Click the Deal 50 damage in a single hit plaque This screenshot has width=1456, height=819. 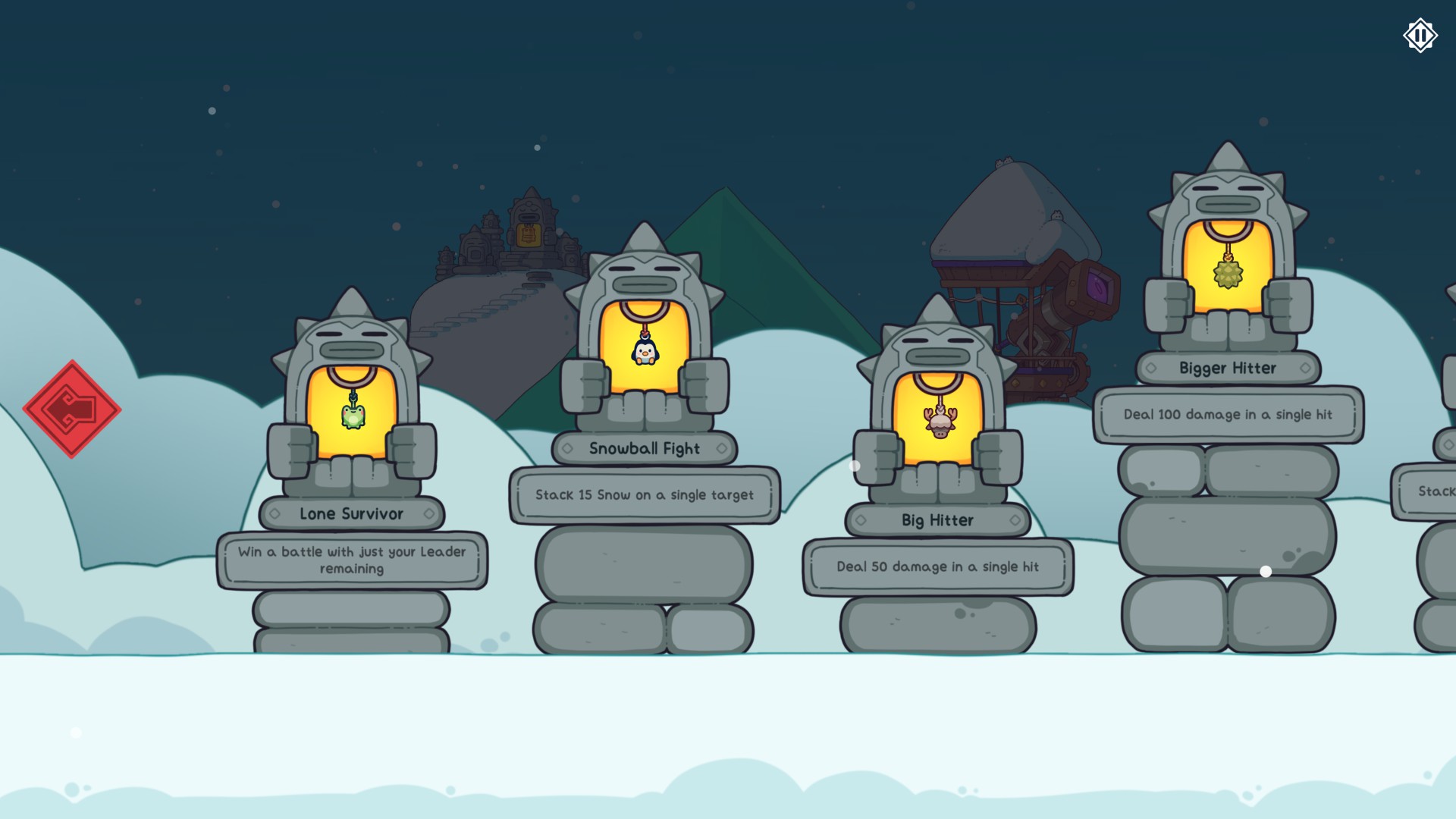coord(937,566)
